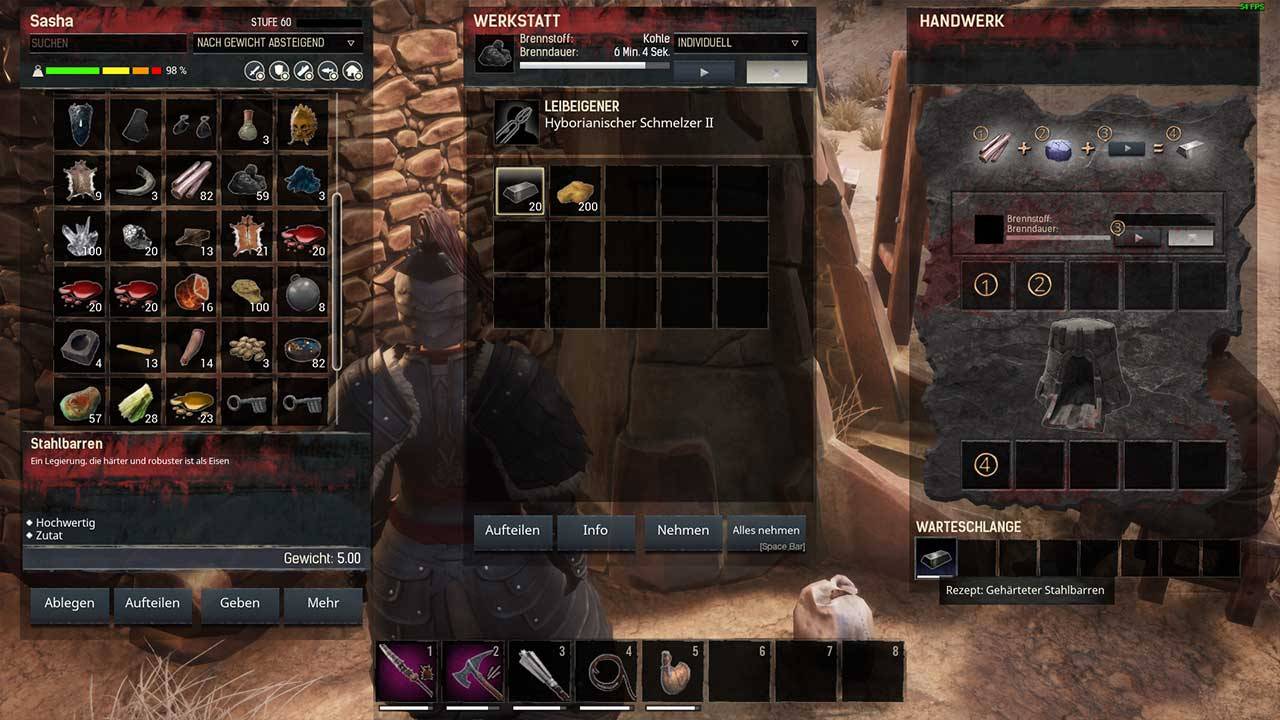Give the item using Geben
The width and height of the screenshot is (1280, 720).
(x=240, y=603)
